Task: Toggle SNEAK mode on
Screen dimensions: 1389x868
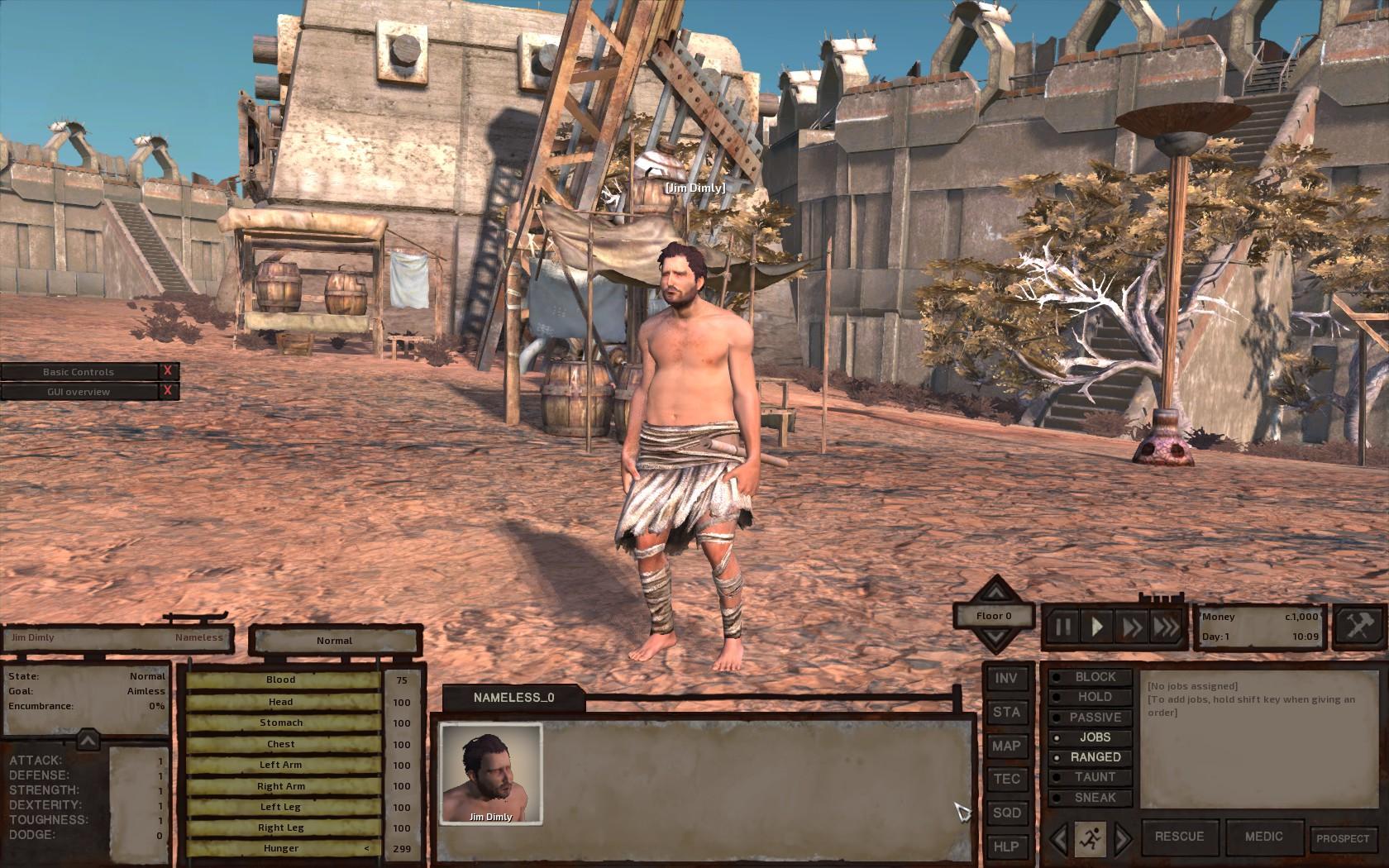Action: (x=1096, y=798)
